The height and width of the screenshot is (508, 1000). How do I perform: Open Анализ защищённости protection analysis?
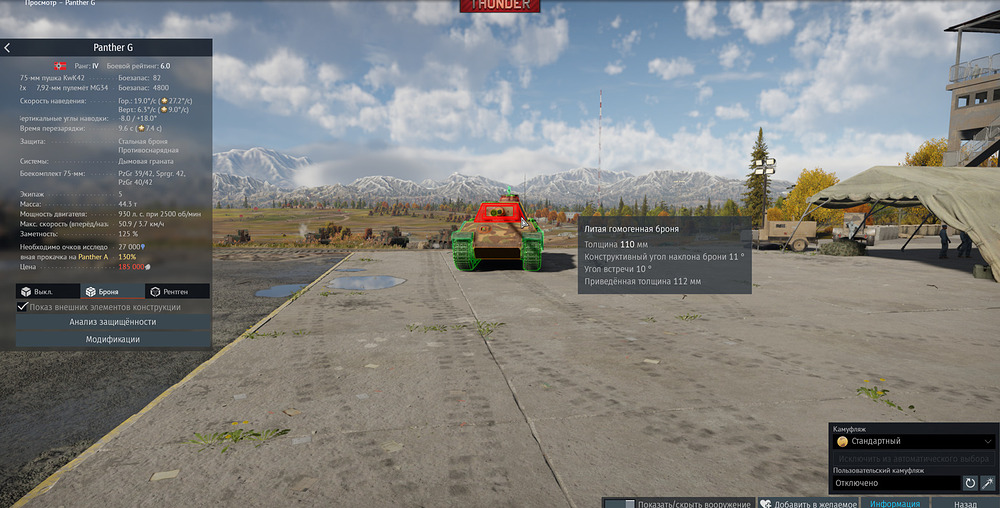coord(112,322)
